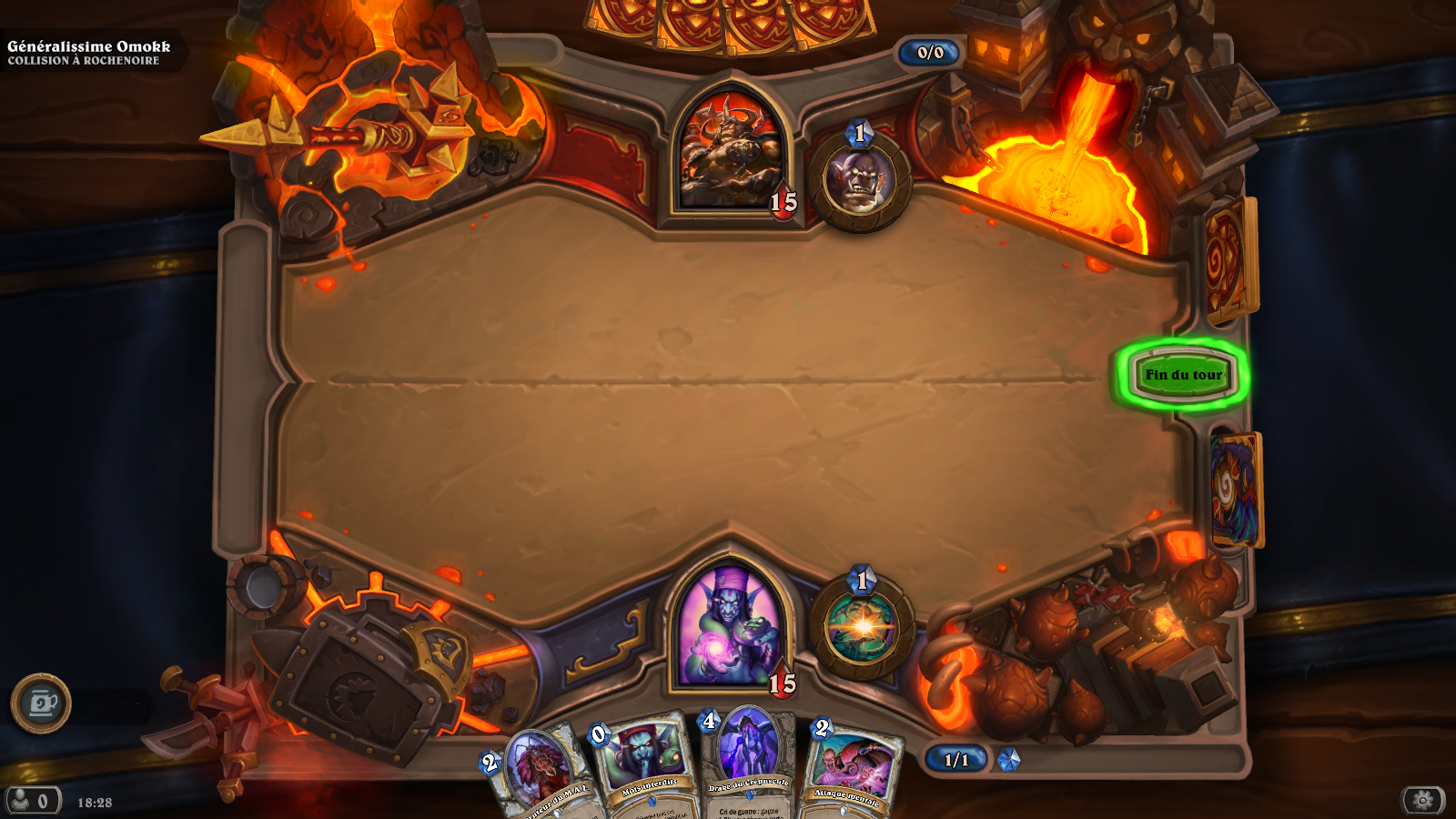Inspect your deck pile
Screen dimensions: 1456x819
(x=1236, y=490)
